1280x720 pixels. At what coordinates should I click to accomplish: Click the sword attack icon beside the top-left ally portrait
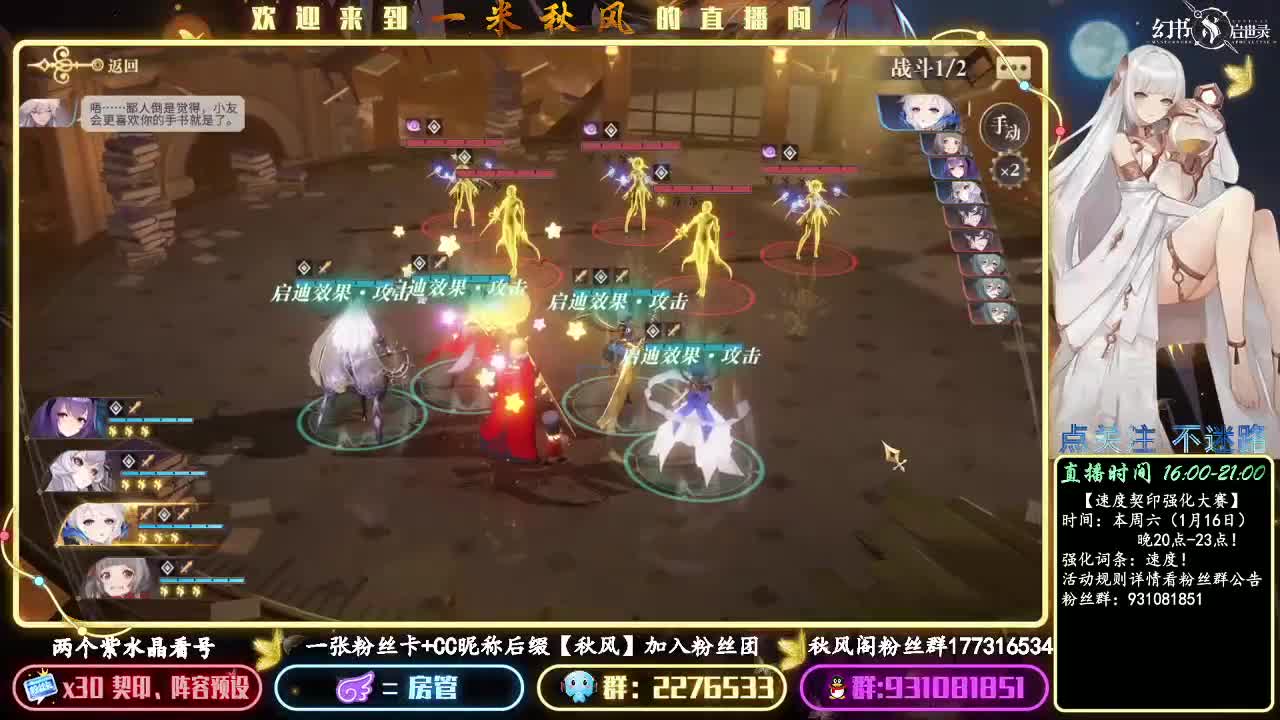click(133, 406)
